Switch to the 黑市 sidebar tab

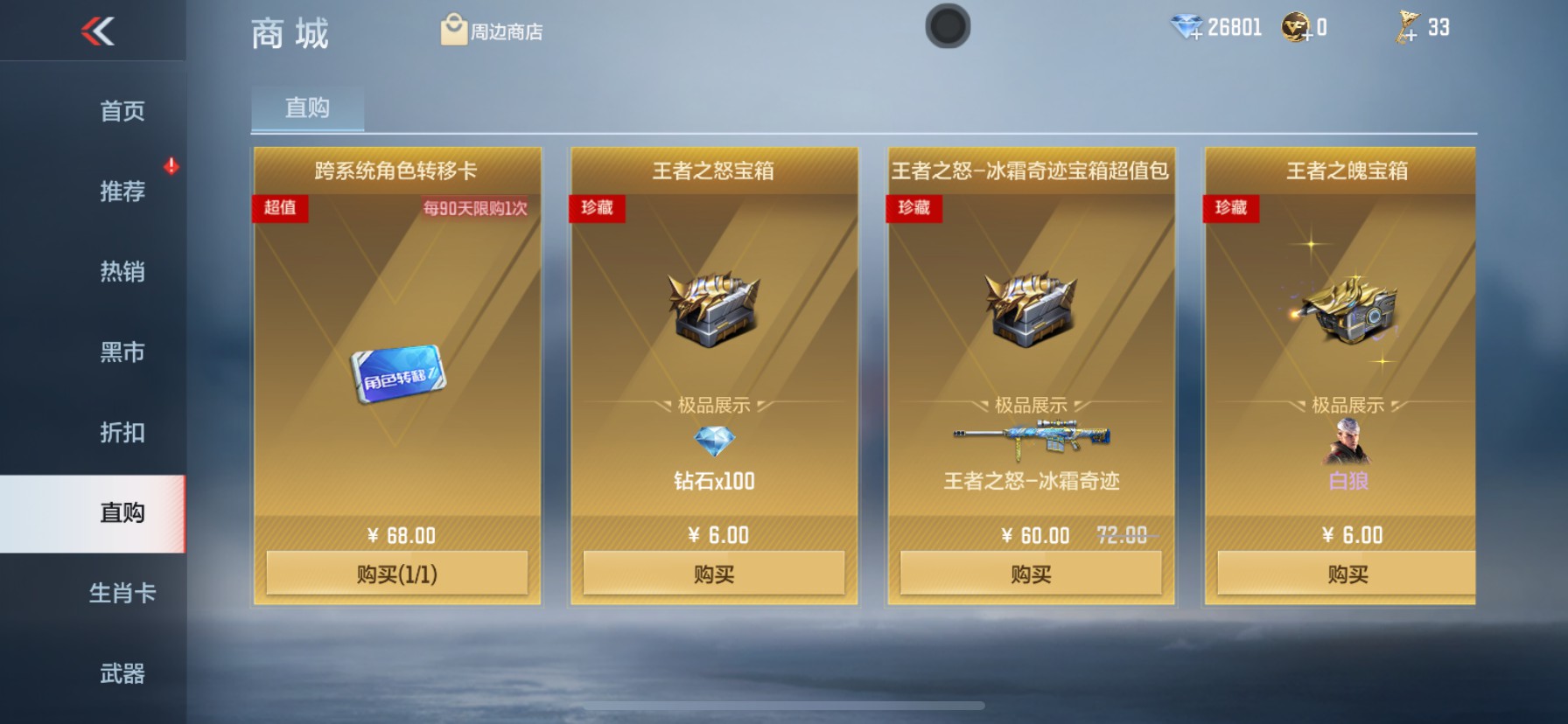[122, 352]
